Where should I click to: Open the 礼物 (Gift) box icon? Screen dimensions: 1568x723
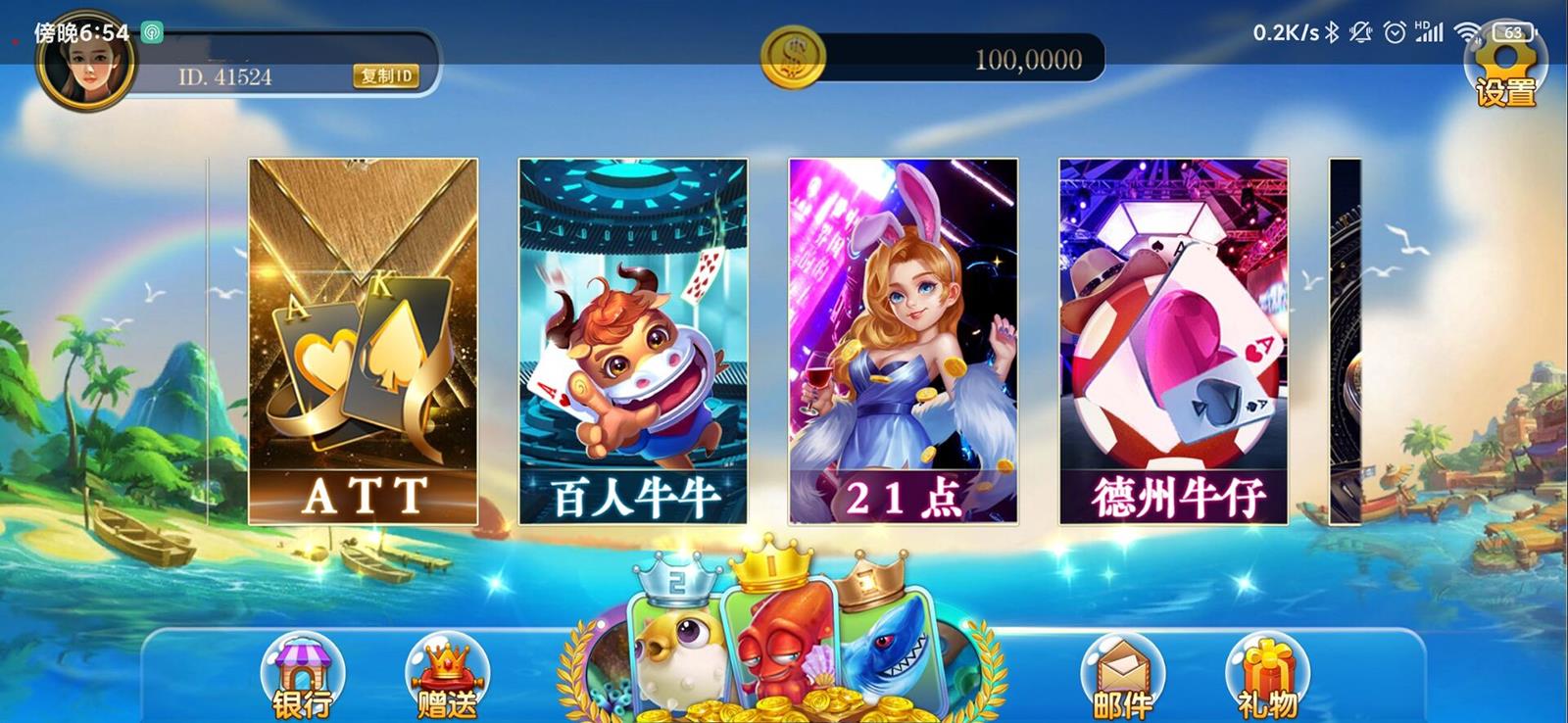[x=1269, y=676]
